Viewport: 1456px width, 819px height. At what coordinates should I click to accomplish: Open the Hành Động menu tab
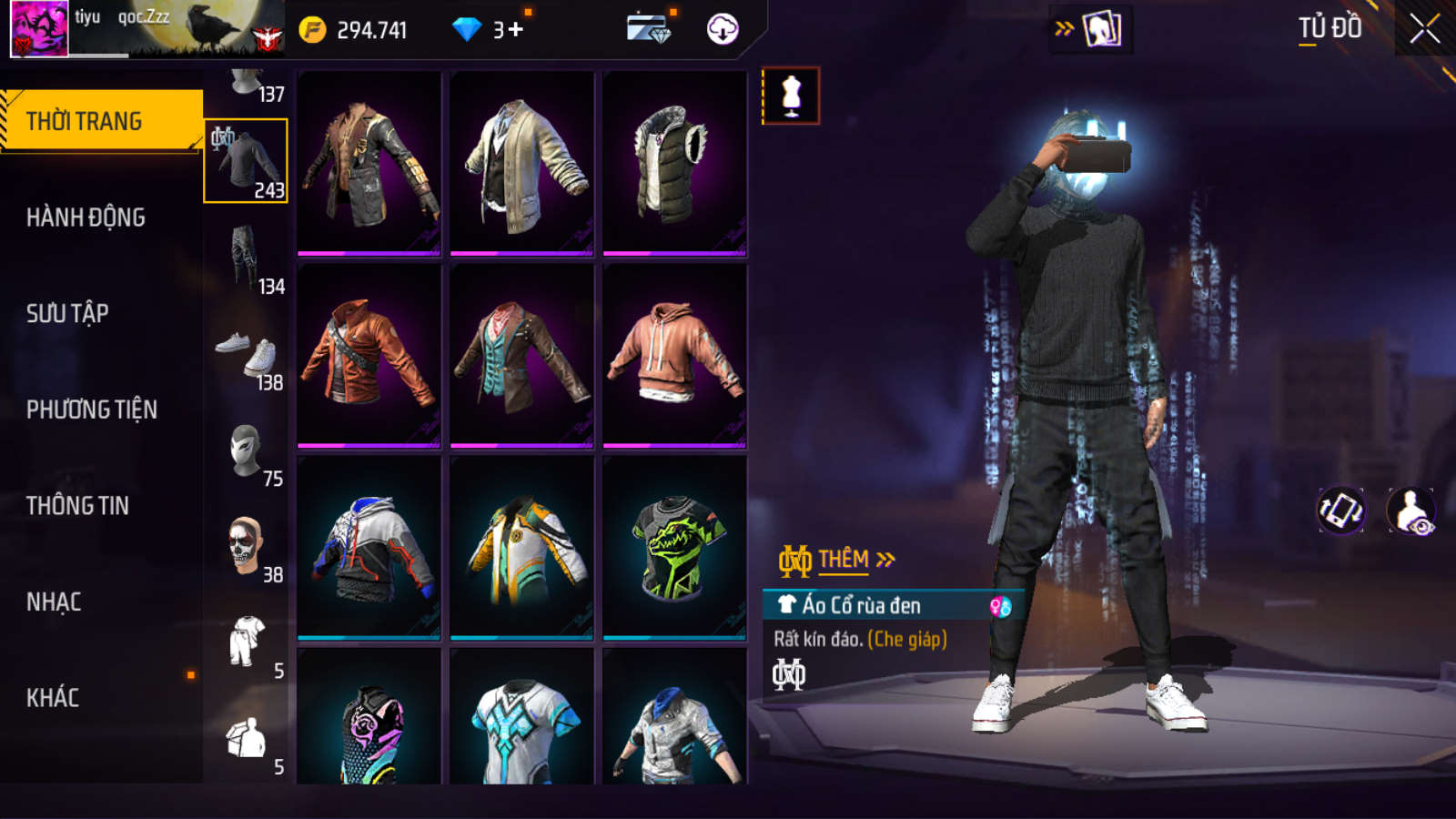(x=86, y=217)
